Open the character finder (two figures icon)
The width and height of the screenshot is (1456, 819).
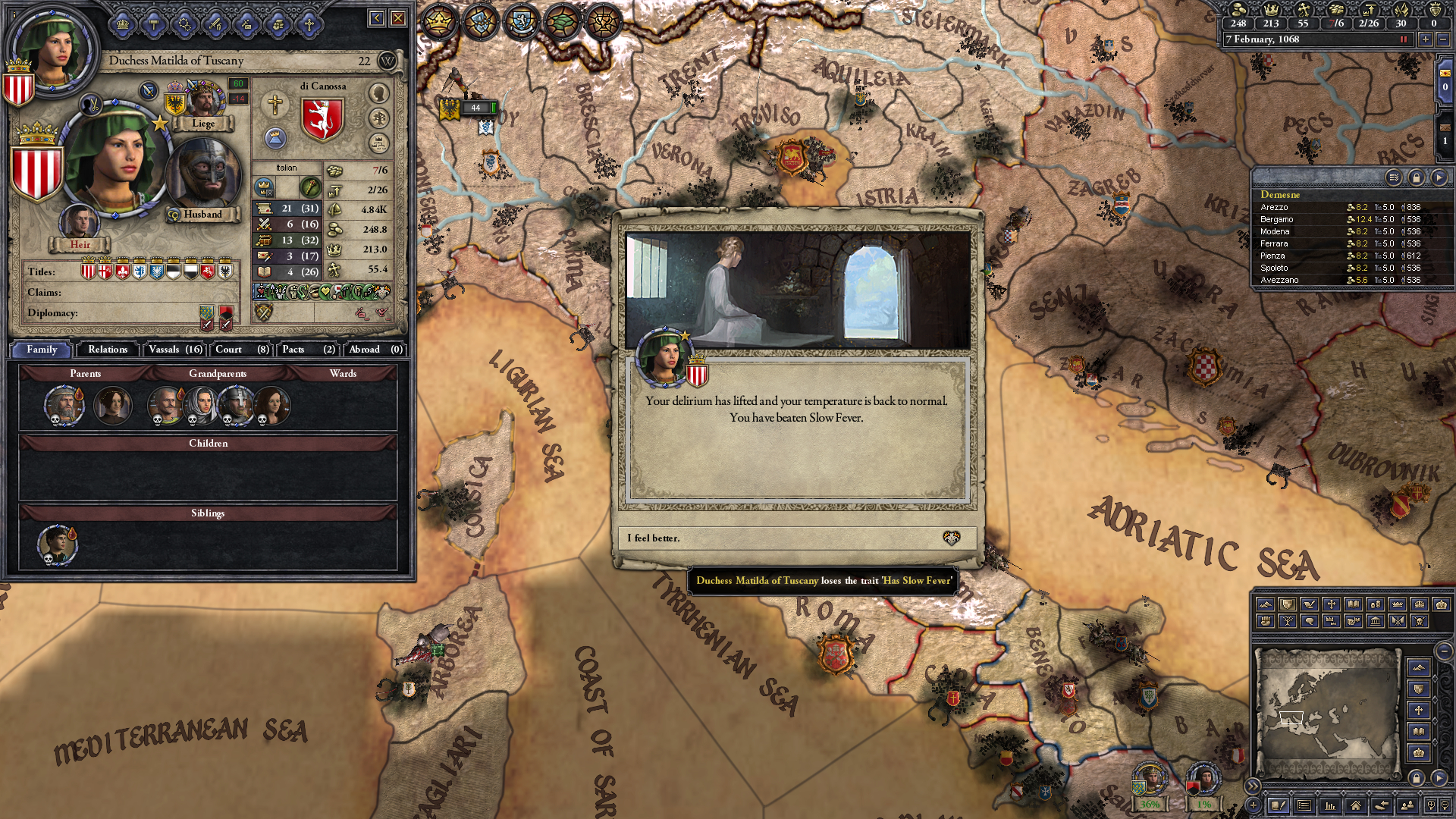(1407, 805)
